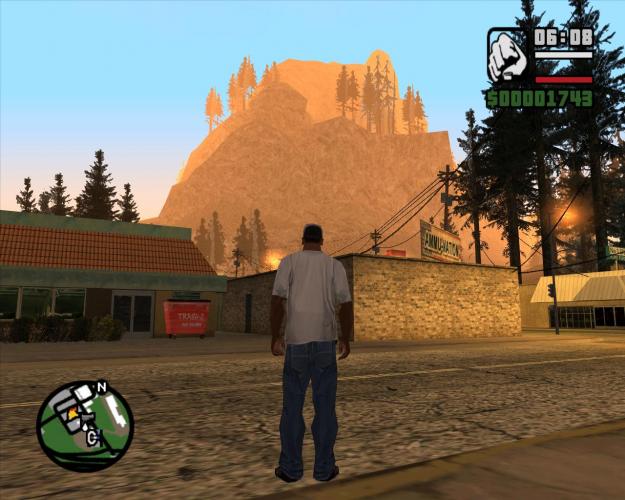The height and width of the screenshot is (500, 625).
Task: Select the C mission marker on radar
Action: pos(93,436)
